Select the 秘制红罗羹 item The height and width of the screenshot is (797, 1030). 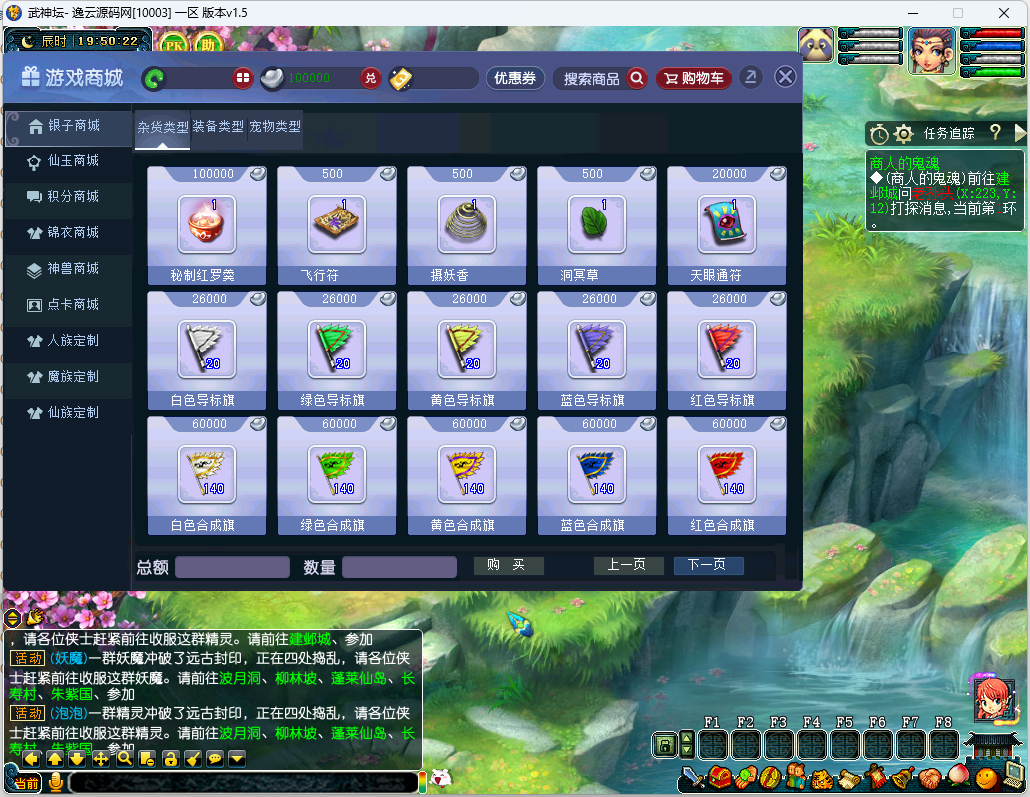206,225
